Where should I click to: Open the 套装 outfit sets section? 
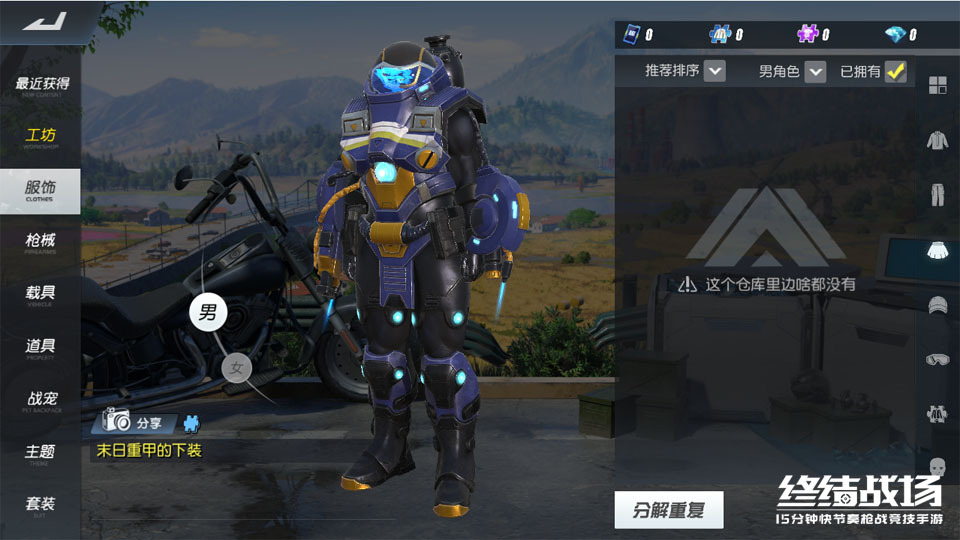coord(41,505)
